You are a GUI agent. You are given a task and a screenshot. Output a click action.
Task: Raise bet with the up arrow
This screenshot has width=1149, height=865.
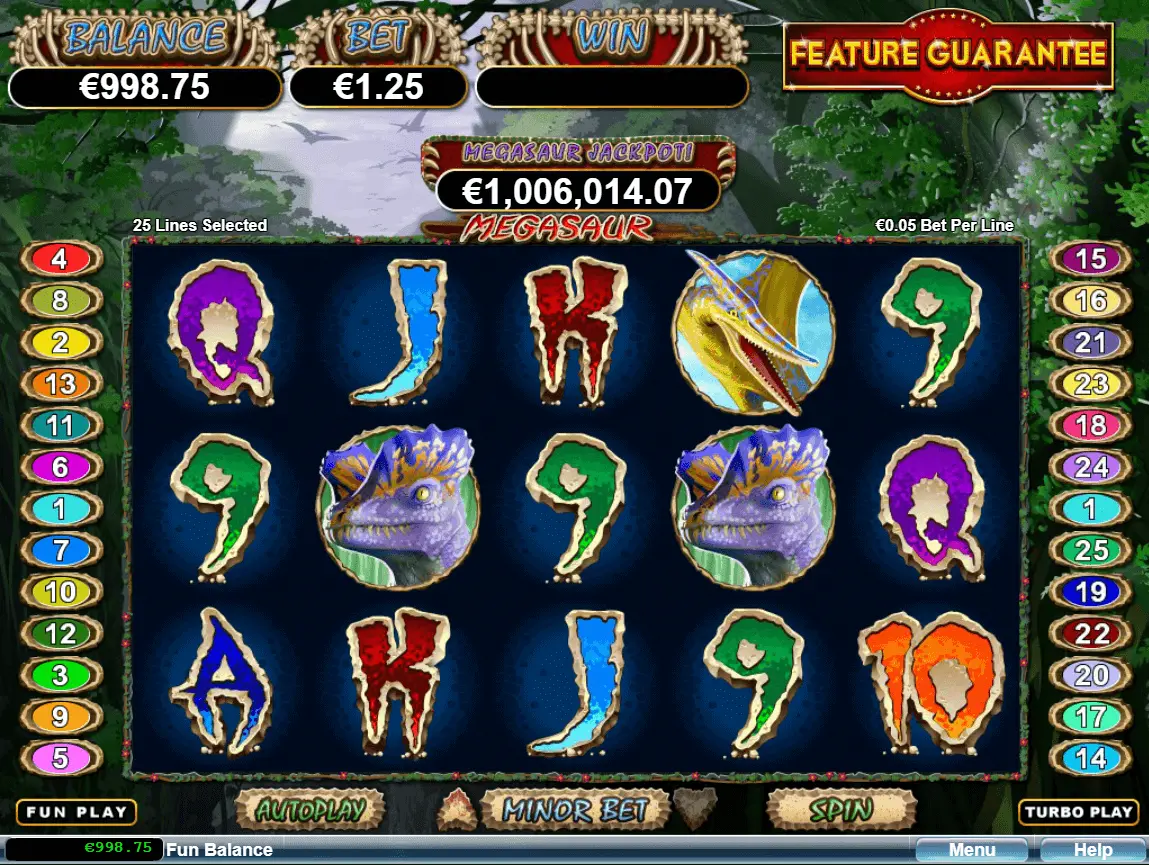click(459, 805)
